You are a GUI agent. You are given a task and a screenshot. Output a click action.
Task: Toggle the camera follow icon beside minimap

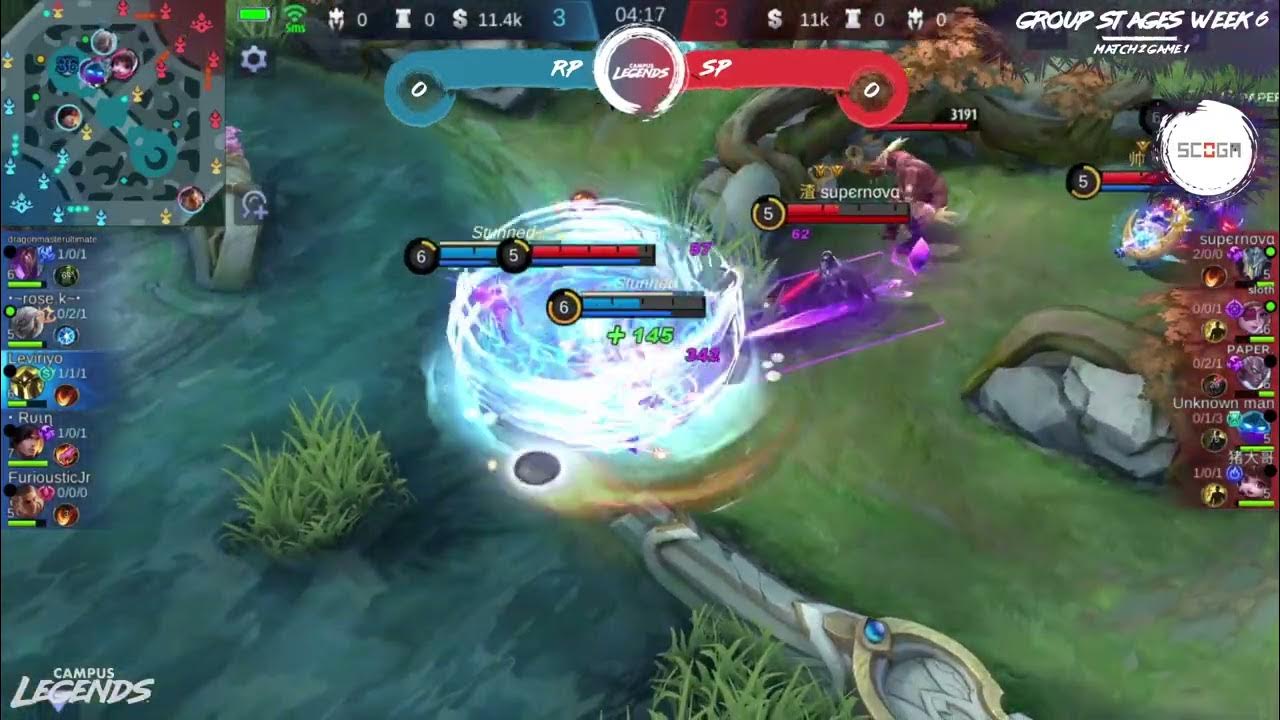click(254, 205)
